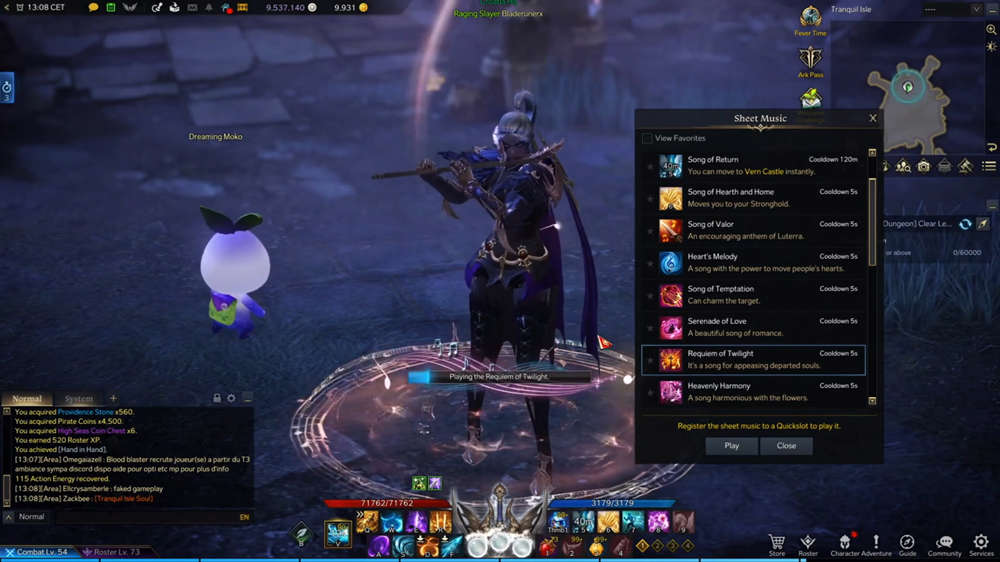1000x562 pixels.
Task: Open the Roster menu
Action: coord(808,543)
